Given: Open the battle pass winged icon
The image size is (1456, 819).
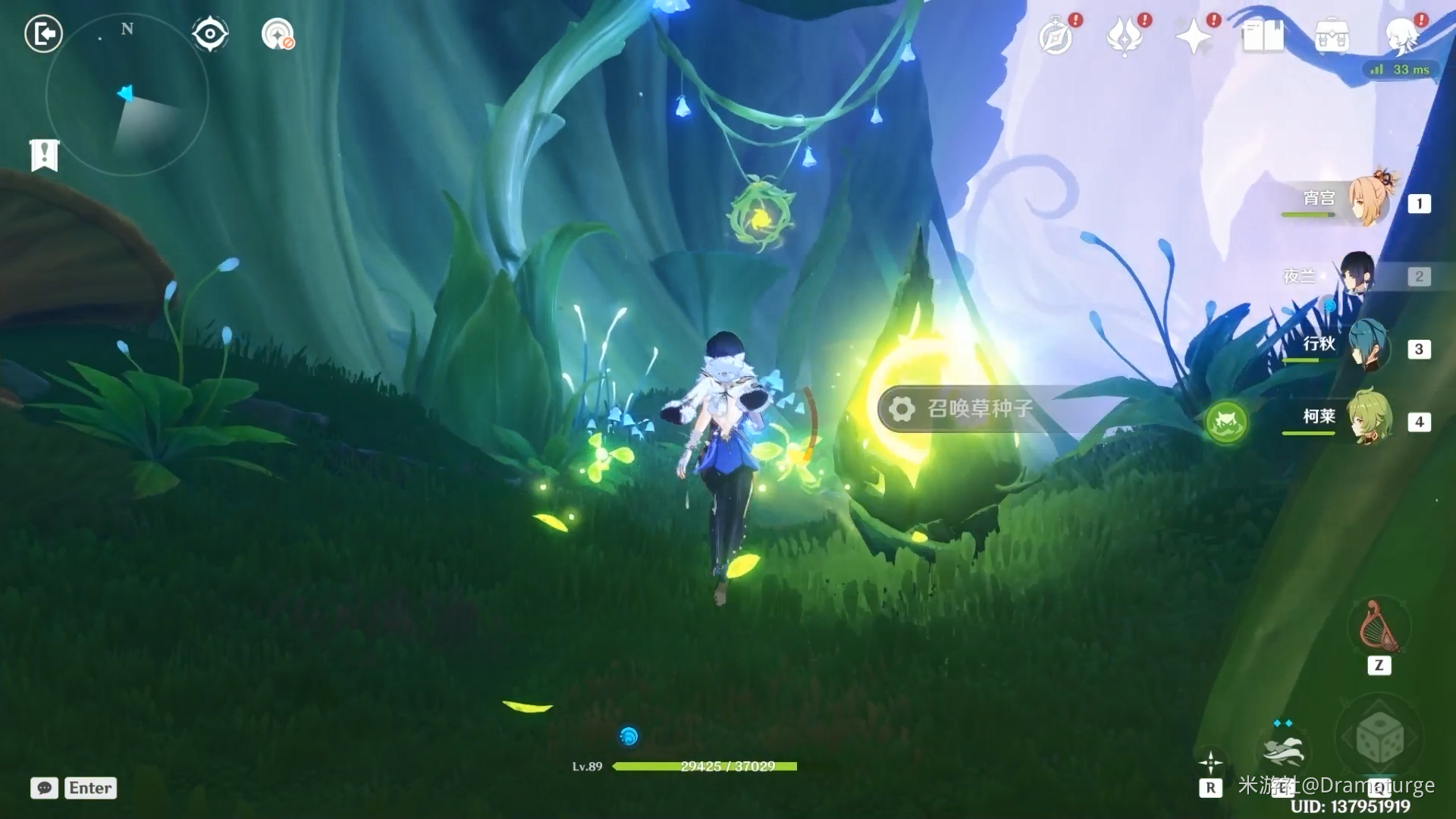Looking at the screenshot, I should 1125,36.
